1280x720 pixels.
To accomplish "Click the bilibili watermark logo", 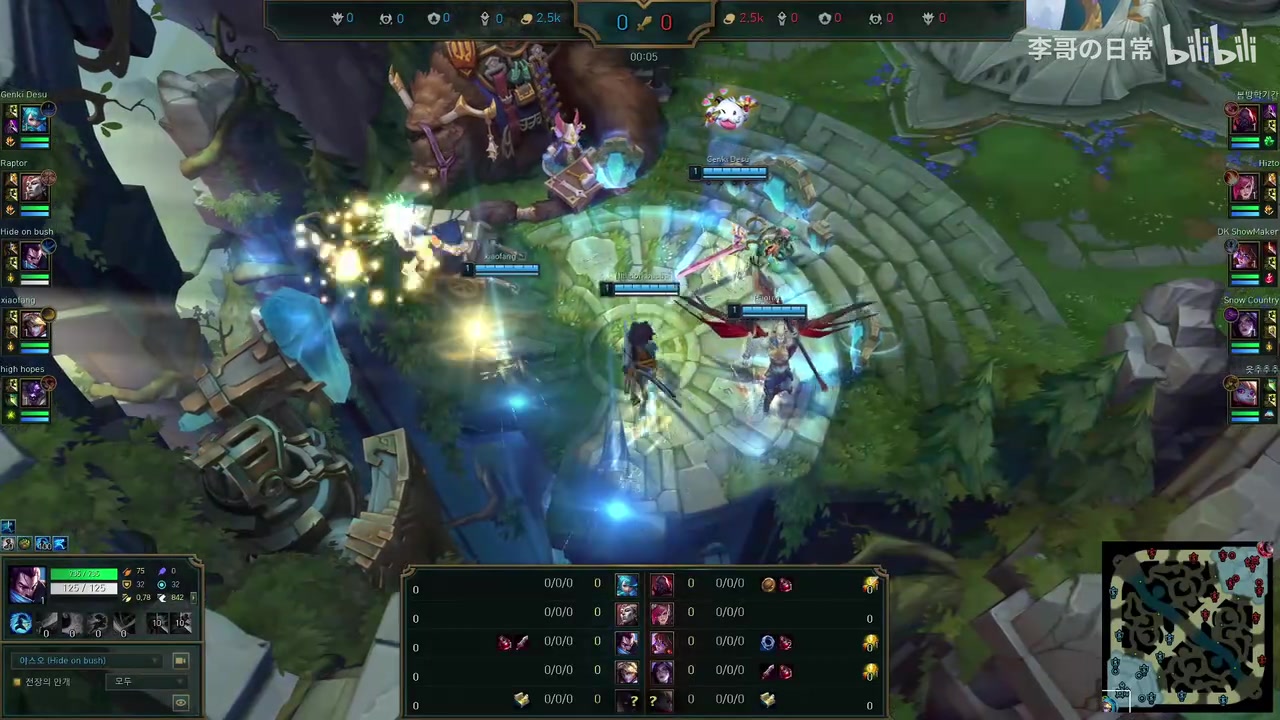I will coord(1210,47).
